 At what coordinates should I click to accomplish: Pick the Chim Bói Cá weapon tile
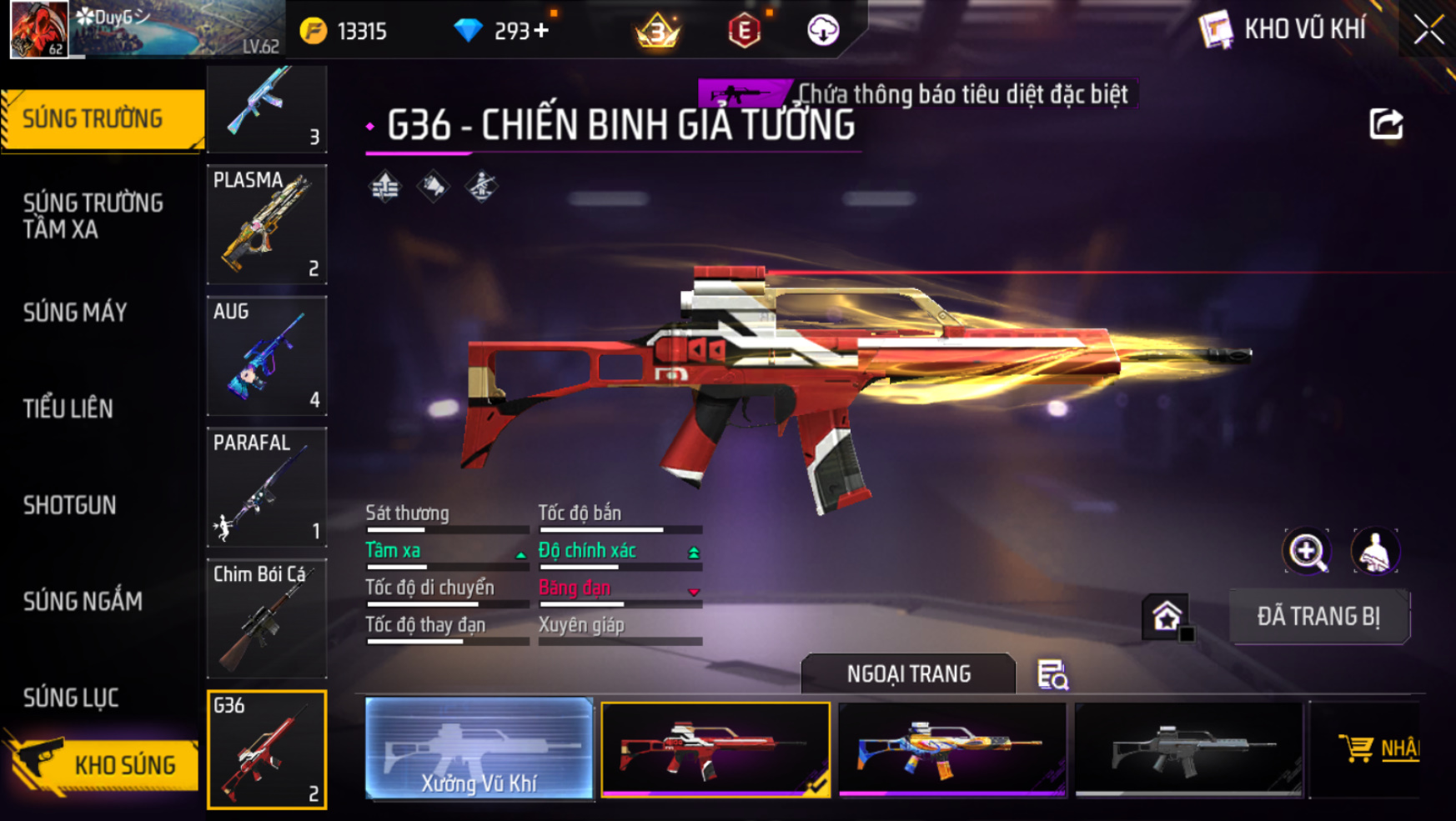(x=267, y=618)
